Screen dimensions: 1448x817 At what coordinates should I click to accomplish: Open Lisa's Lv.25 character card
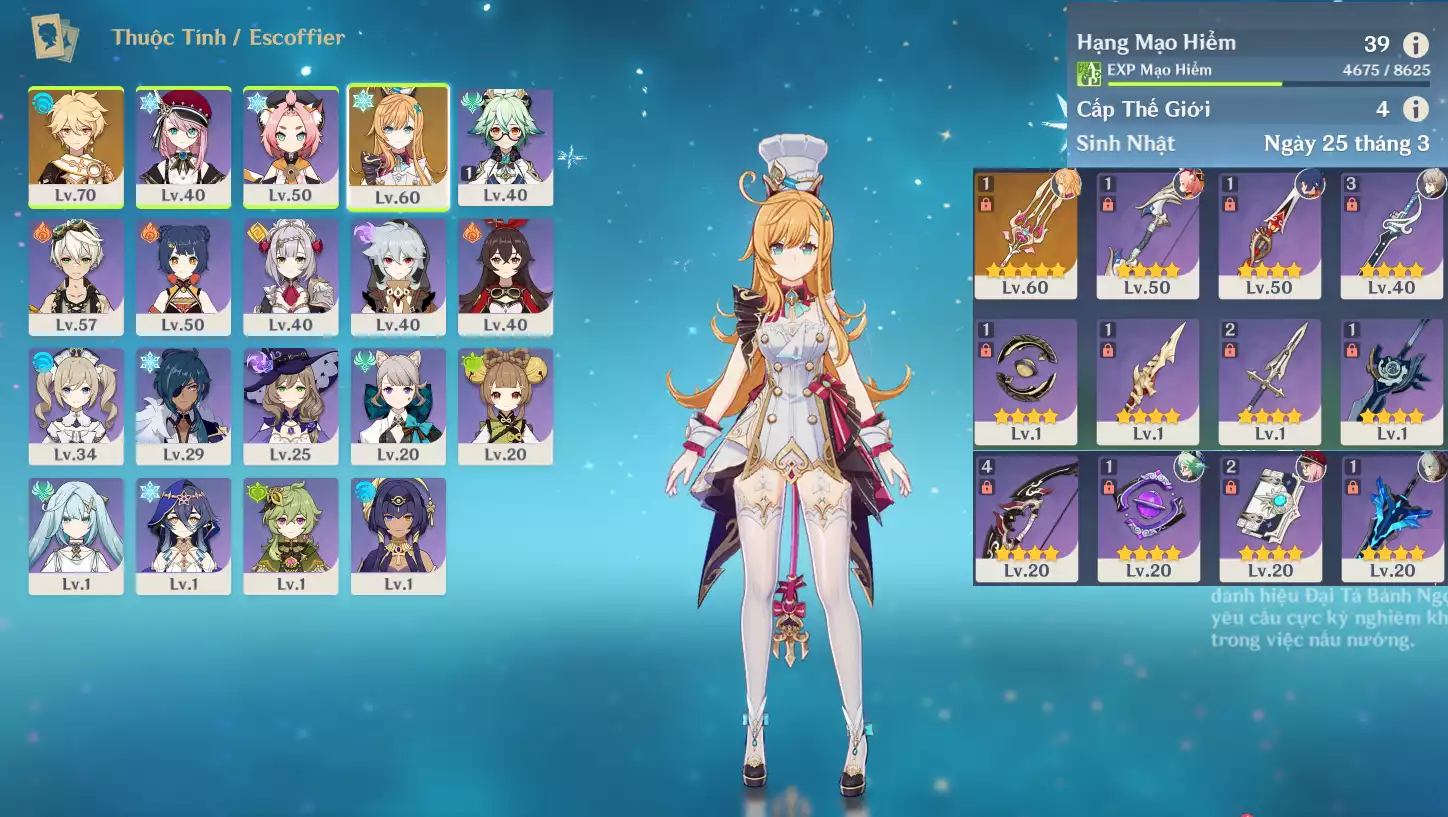[290, 405]
